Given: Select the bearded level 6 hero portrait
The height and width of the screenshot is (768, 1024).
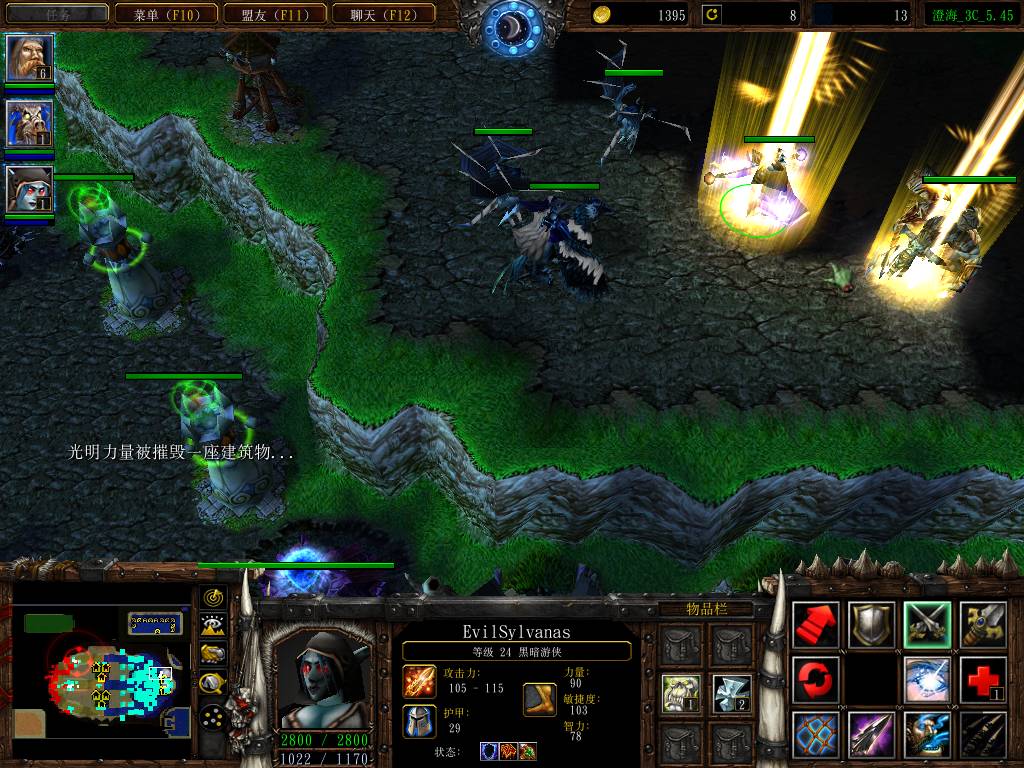Looking at the screenshot, I should pos(29,58).
